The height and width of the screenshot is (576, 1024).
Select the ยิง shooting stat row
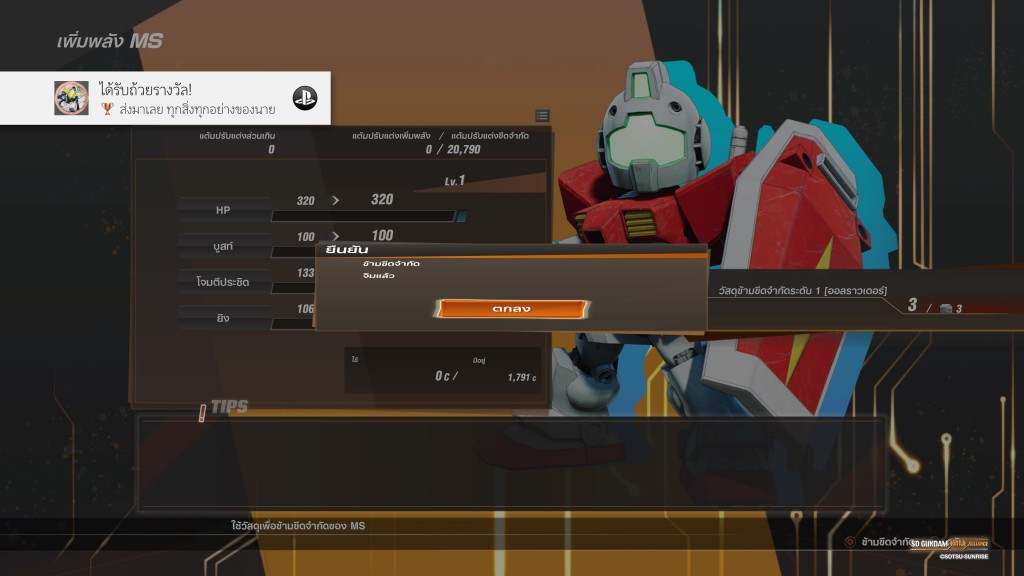pos(223,318)
